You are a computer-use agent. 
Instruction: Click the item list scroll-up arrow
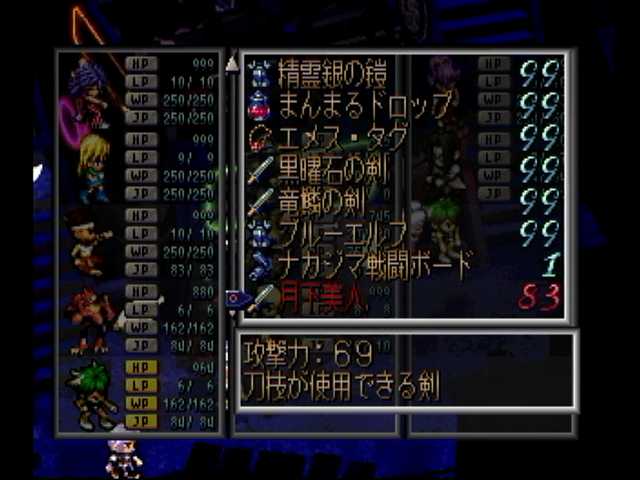(x=232, y=63)
